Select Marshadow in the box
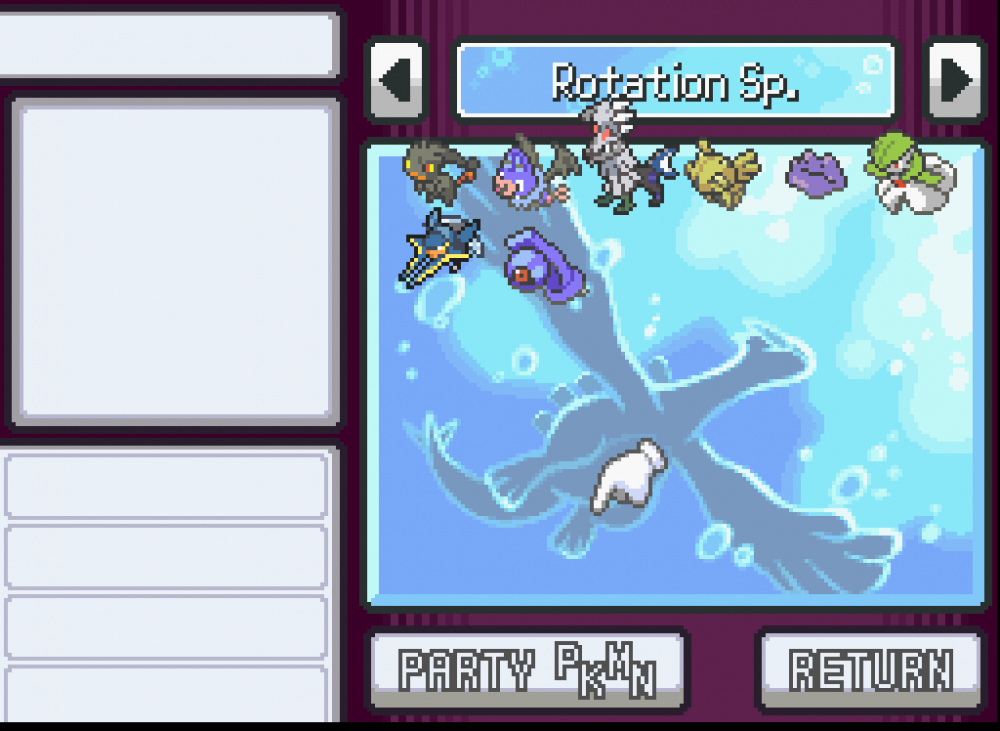Screen dimensions: 1000x731 pyautogui.click(x=440, y=170)
